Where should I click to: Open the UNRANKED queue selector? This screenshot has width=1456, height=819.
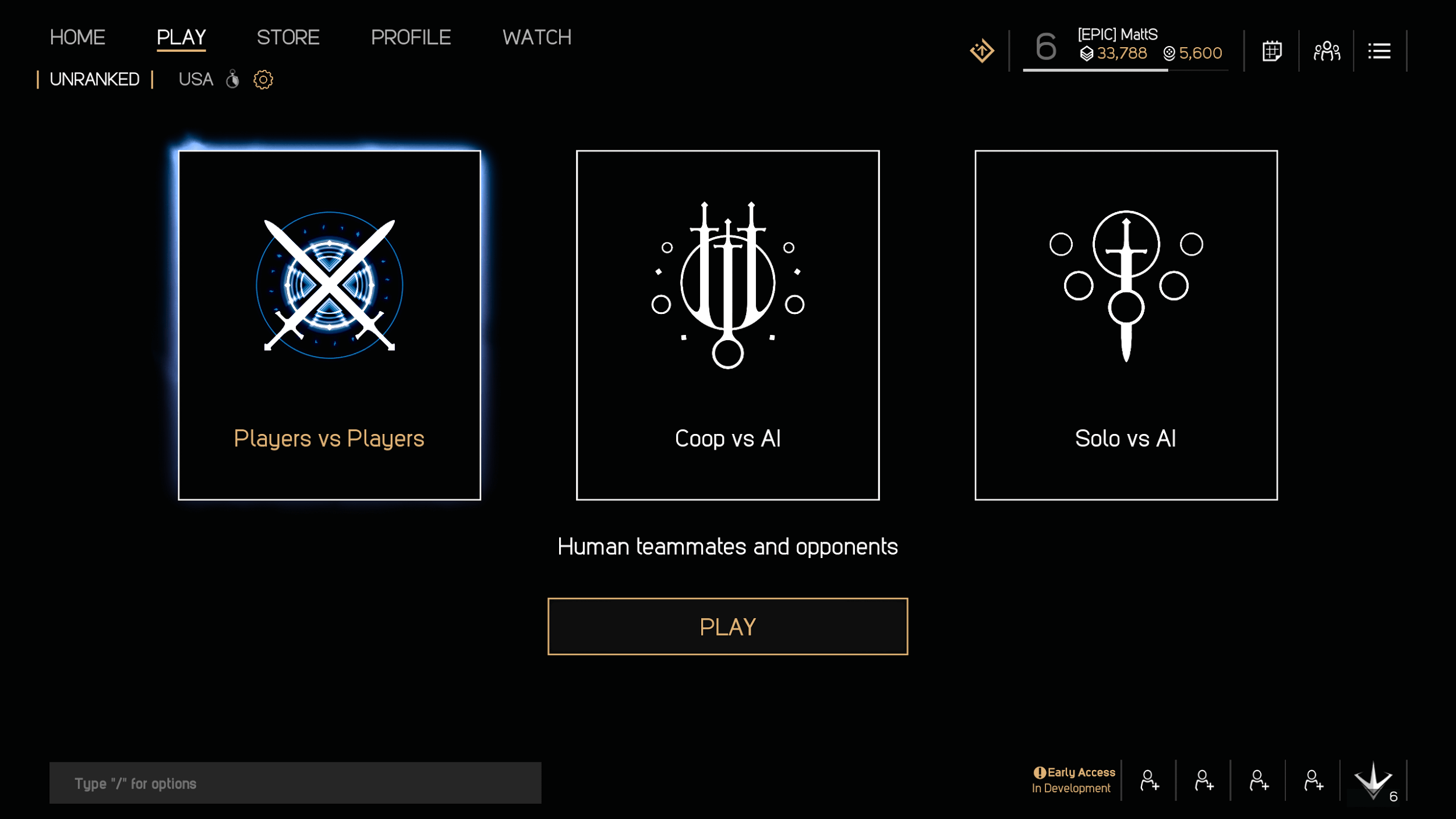click(94, 79)
